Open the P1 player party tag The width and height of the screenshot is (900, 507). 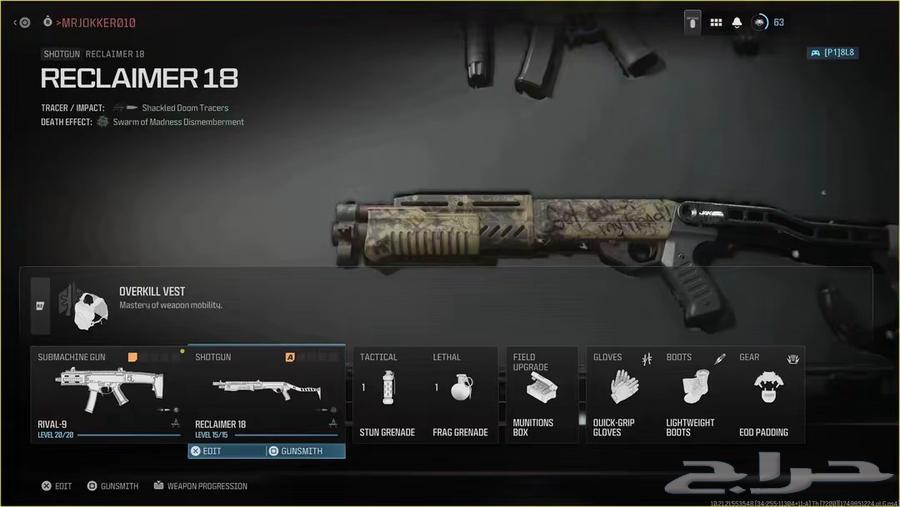[x=832, y=53]
